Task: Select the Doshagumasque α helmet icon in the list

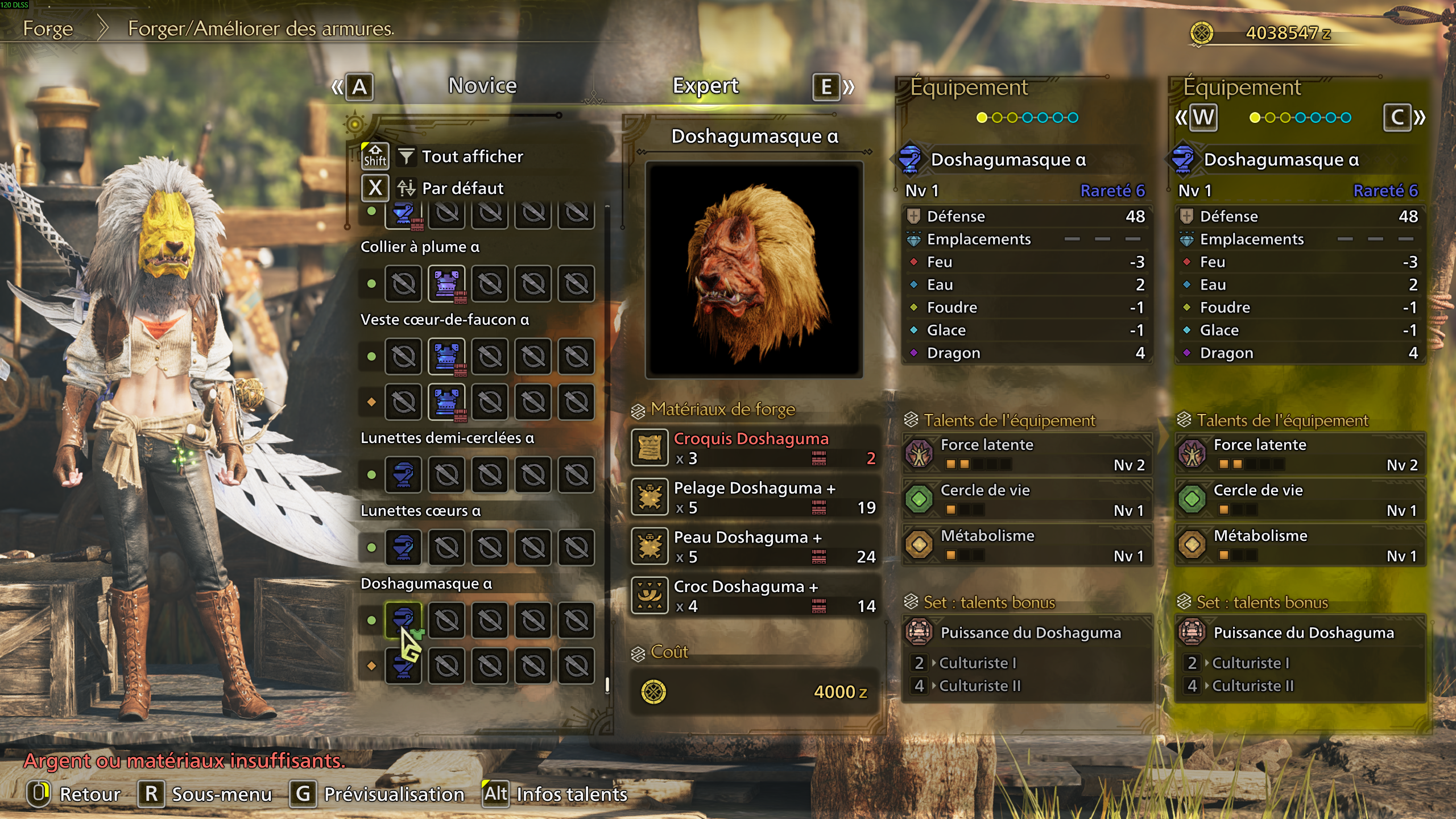Action: point(404,621)
